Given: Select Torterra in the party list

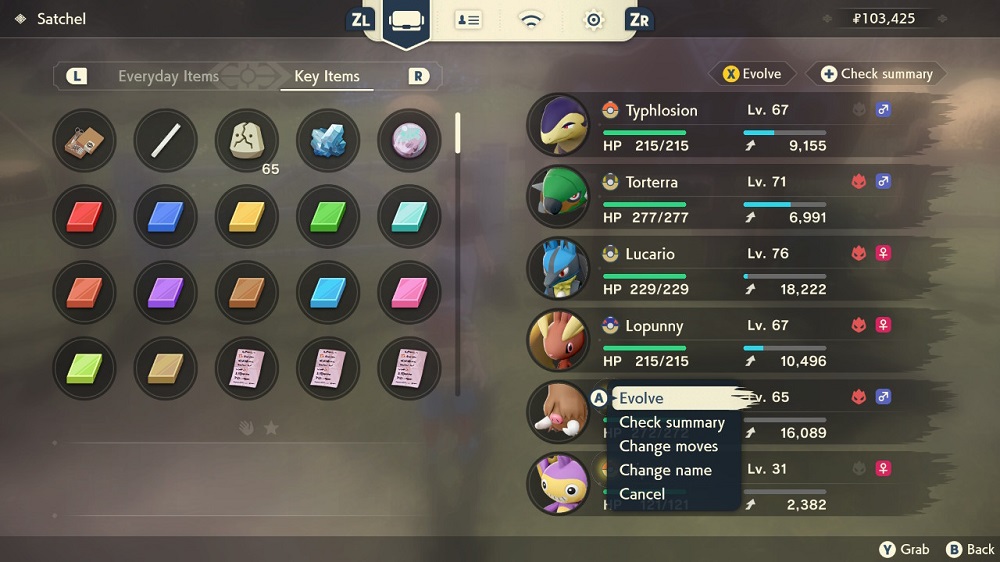Looking at the screenshot, I should pyautogui.click(x=651, y=182).
